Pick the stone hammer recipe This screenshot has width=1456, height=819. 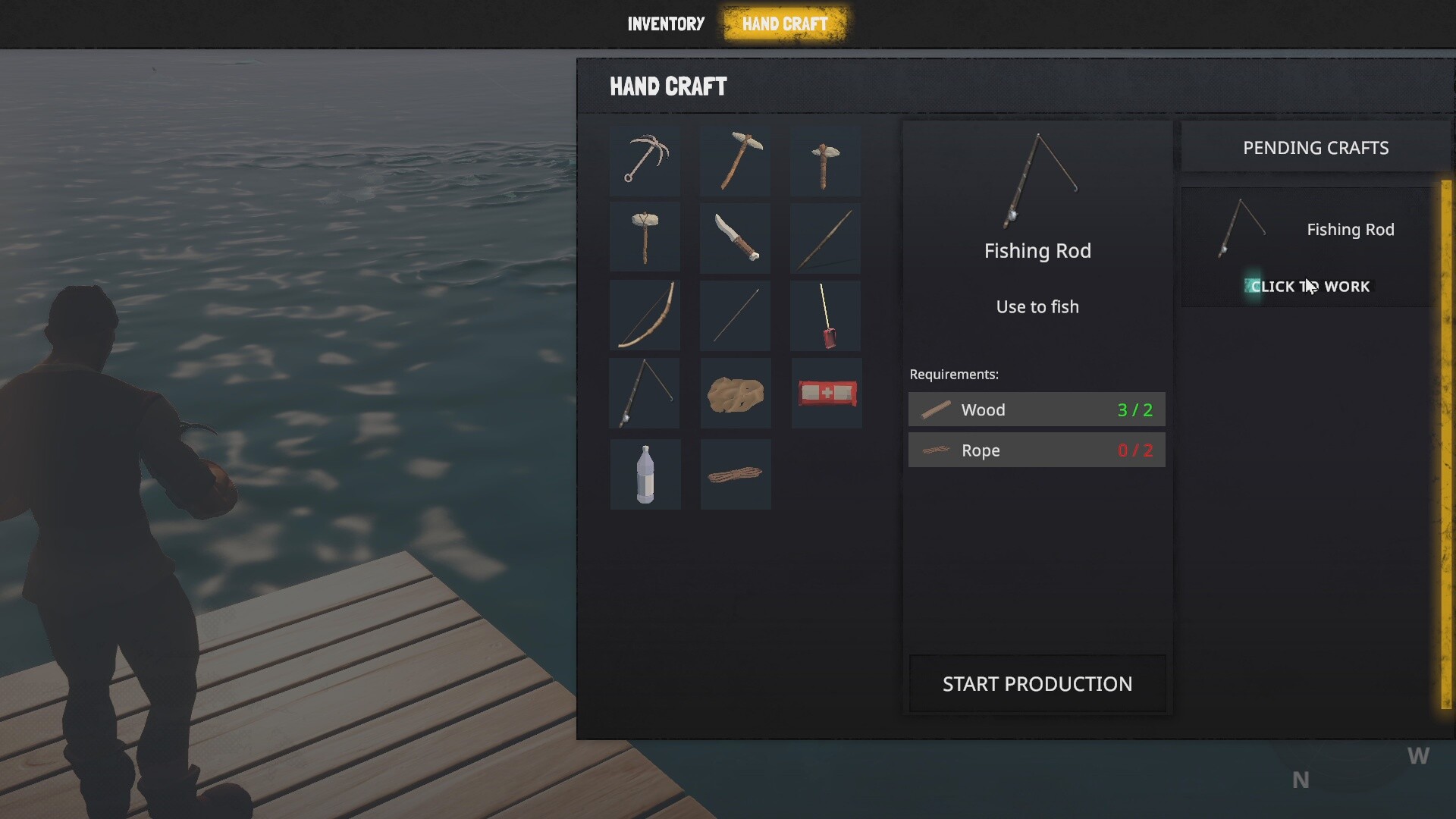pyautogui.click(x=645, y=237)
